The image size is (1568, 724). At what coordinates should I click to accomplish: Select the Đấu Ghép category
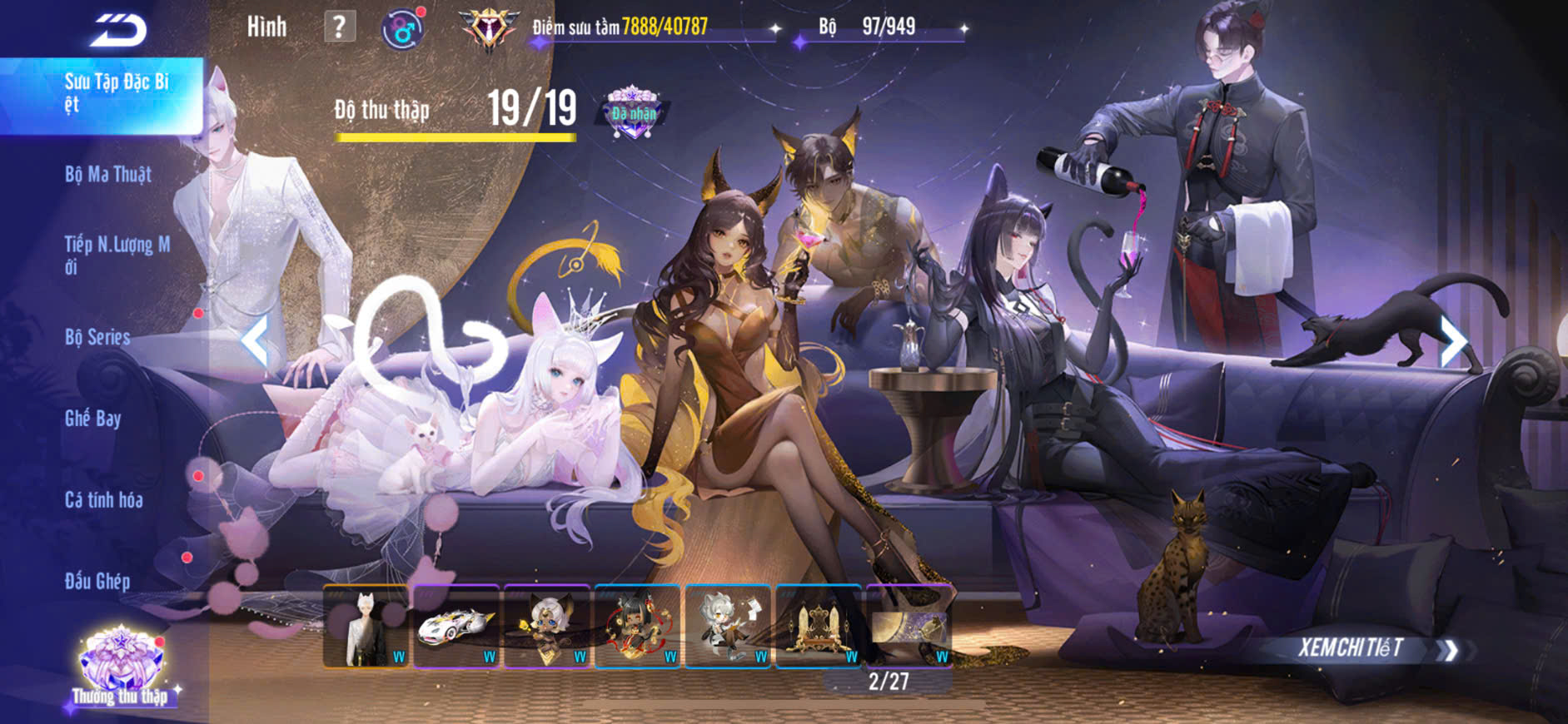click(97, 581)
